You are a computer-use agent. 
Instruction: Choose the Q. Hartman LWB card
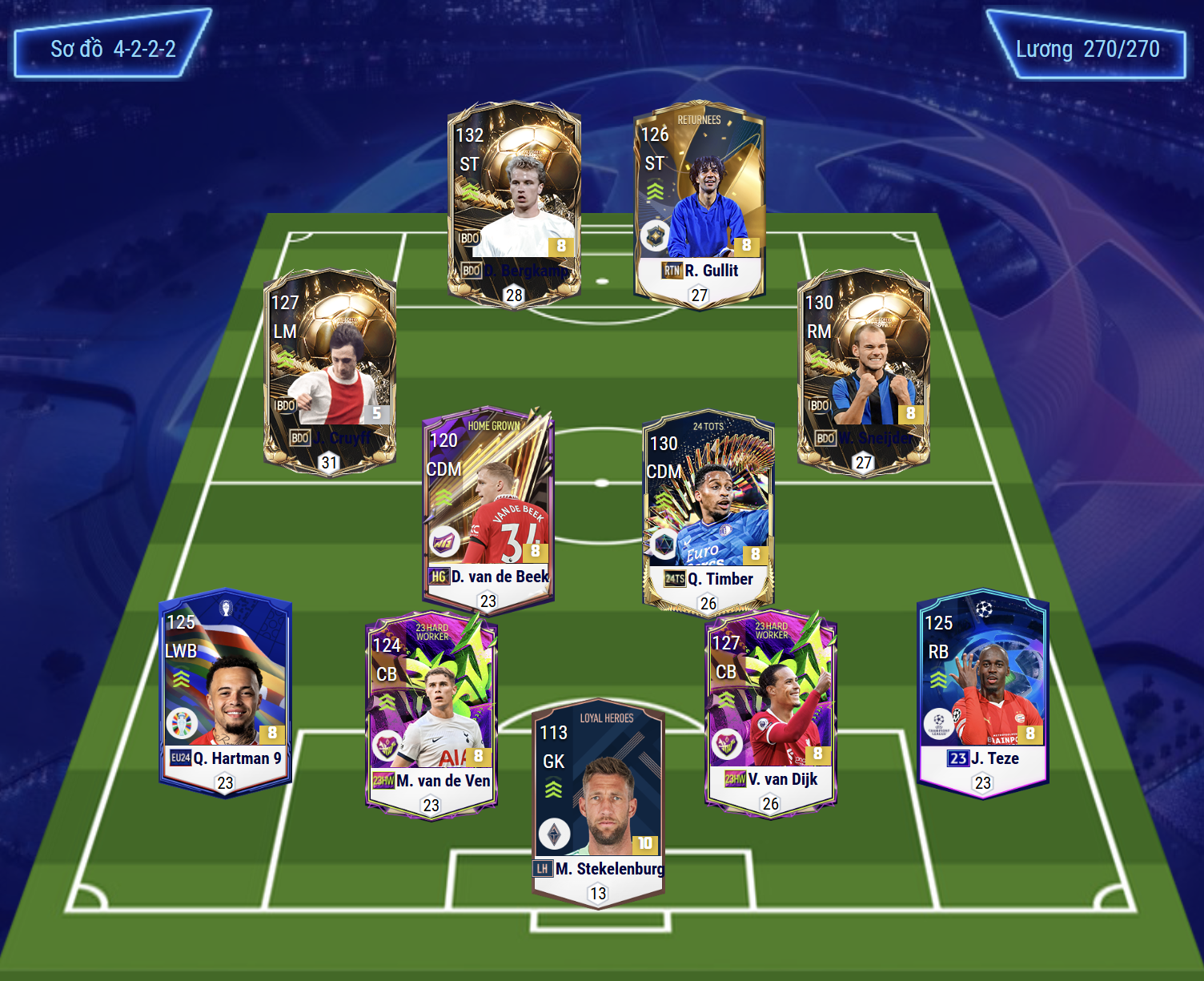click(x=225, y=692)
